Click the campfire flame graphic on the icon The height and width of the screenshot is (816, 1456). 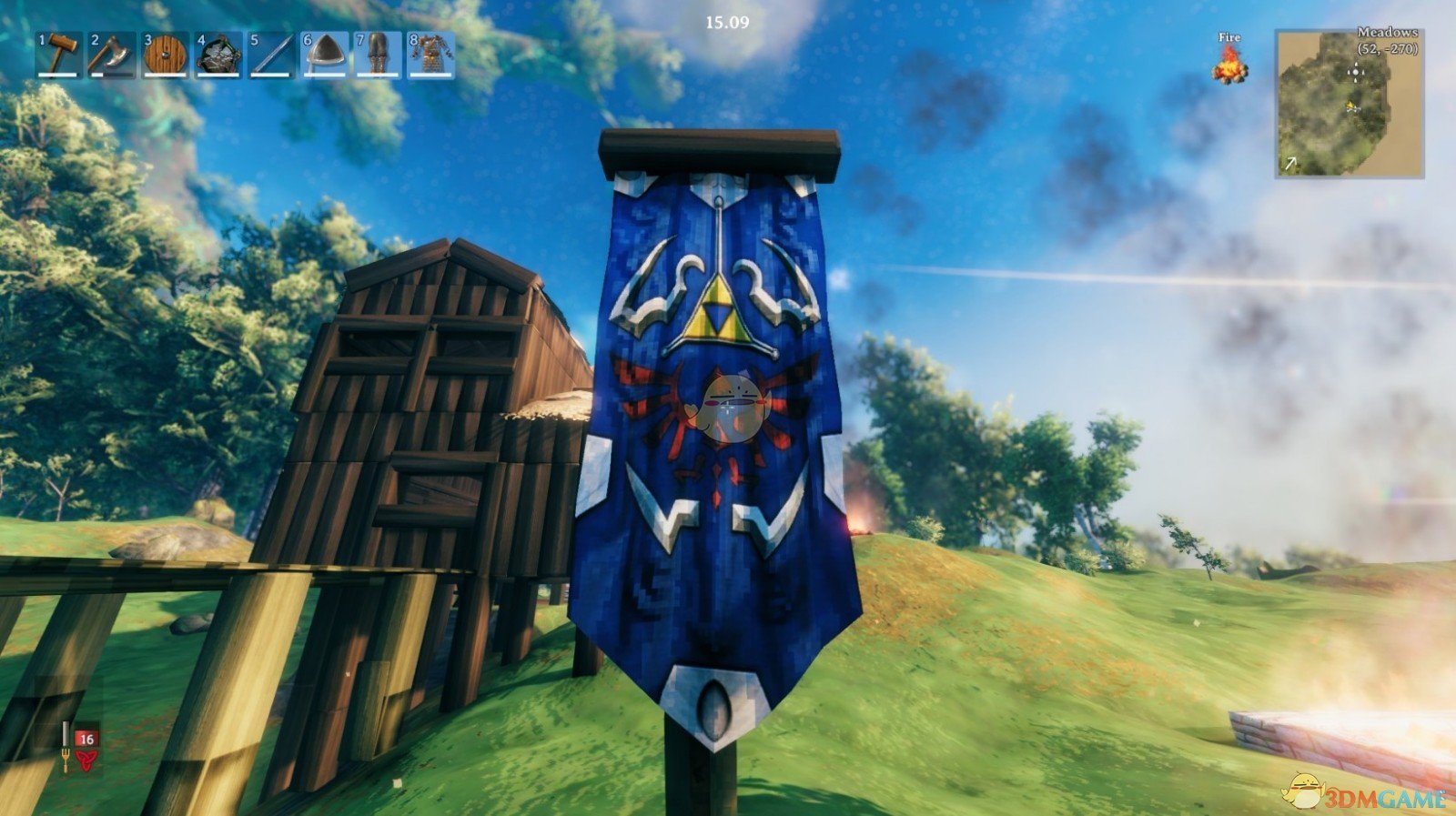click(x=1230, y=64)
